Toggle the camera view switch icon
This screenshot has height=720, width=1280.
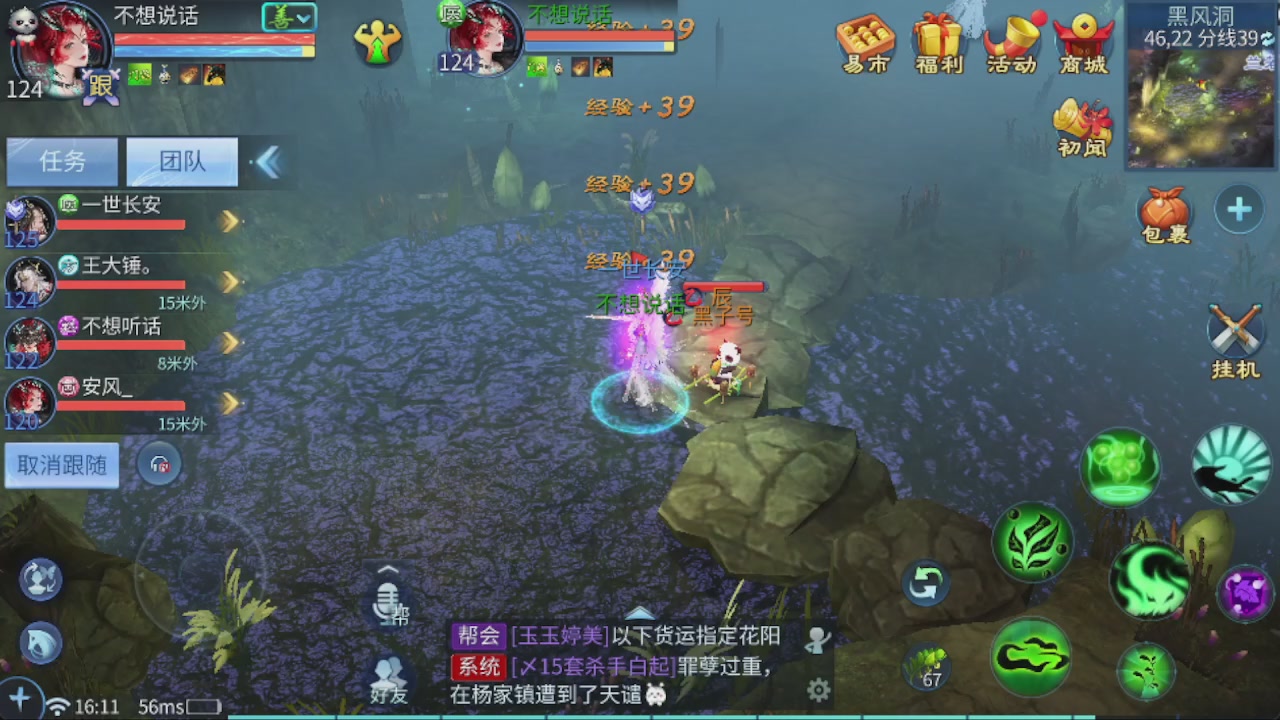pyautogui.click(x=40, y=580)
